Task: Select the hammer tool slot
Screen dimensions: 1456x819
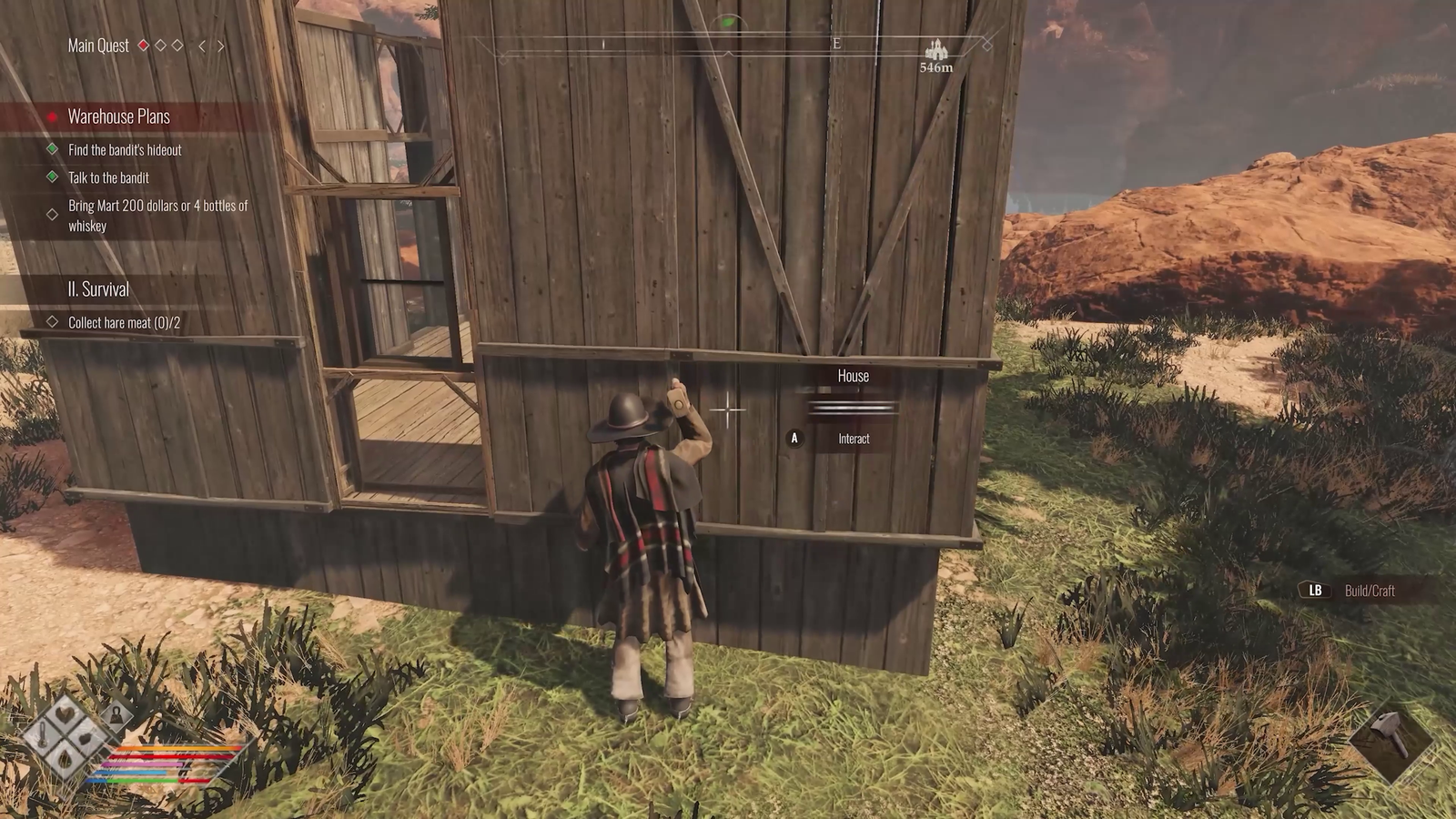Action: [x=1390, y=734]
